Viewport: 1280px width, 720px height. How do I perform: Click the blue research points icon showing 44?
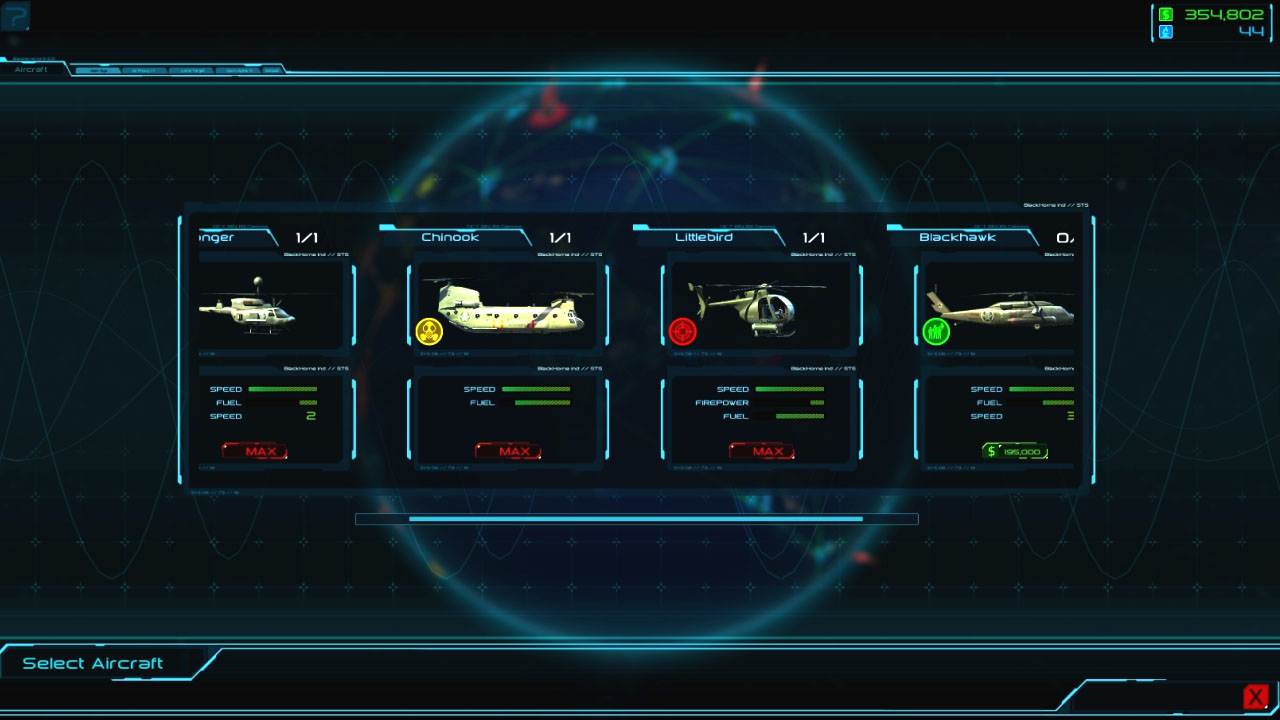click(1168, 33)
